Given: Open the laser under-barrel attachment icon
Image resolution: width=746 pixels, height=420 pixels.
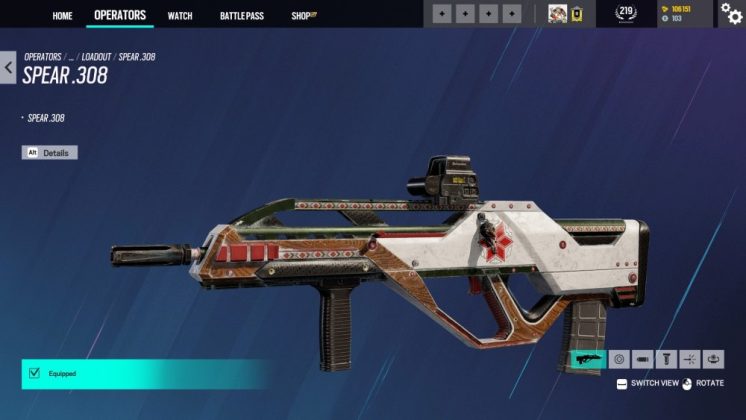Looking at the screenshot, I should click(x=689, y=358).
